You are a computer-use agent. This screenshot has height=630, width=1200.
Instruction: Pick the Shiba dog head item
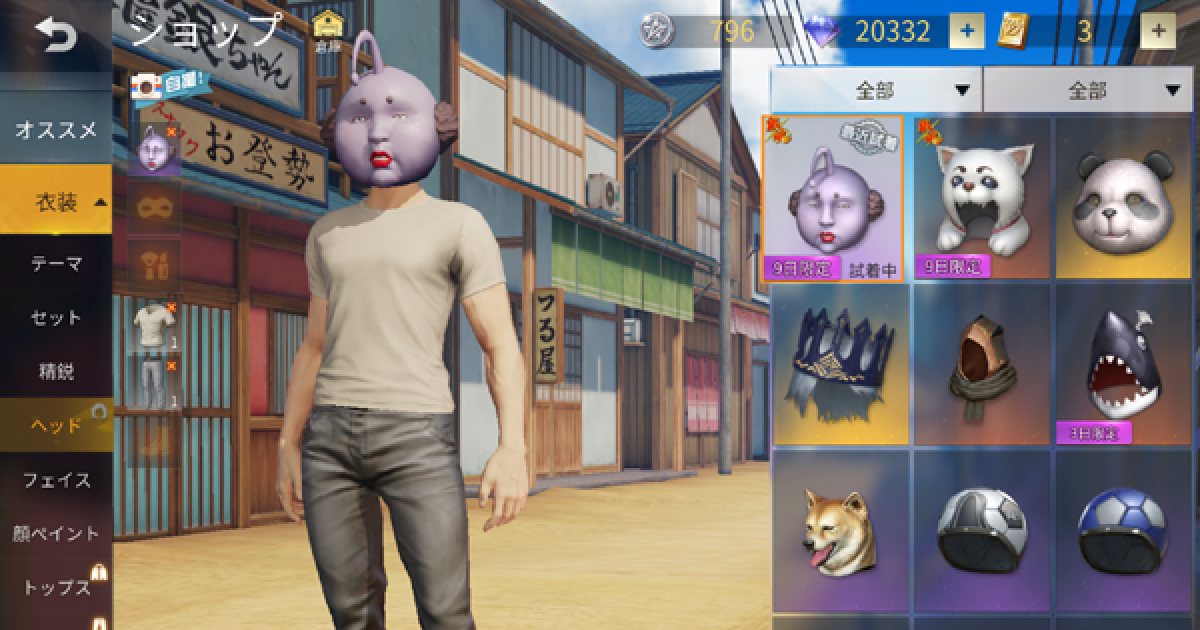click(x=839, y=530)
